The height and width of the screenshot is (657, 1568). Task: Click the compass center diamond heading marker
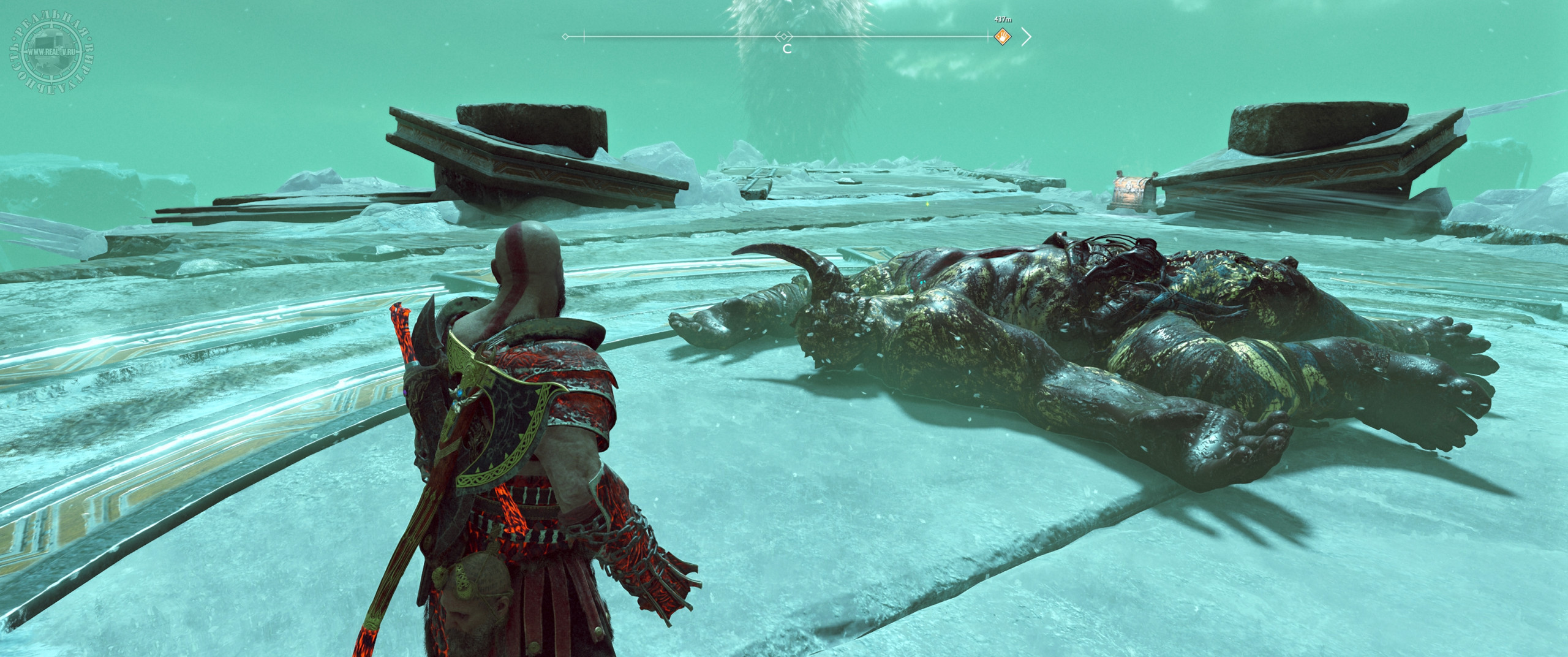pos(785,37)
